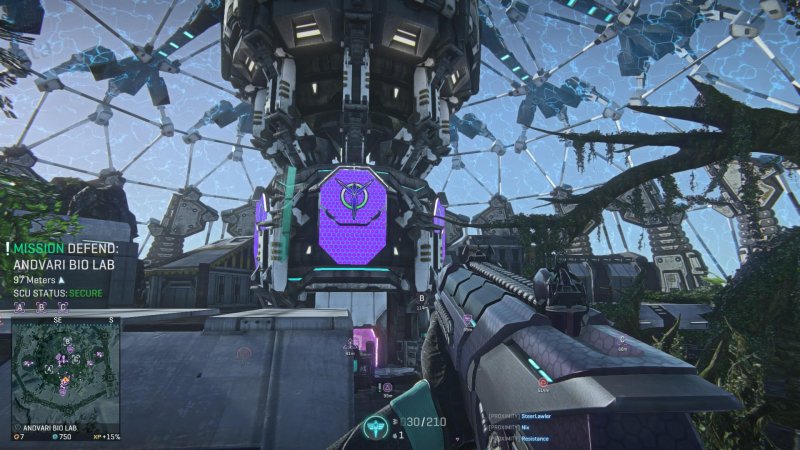Click capture point A status icon
Image resolution: width=800 pixels, height=450 pixels.
(21, 307)
